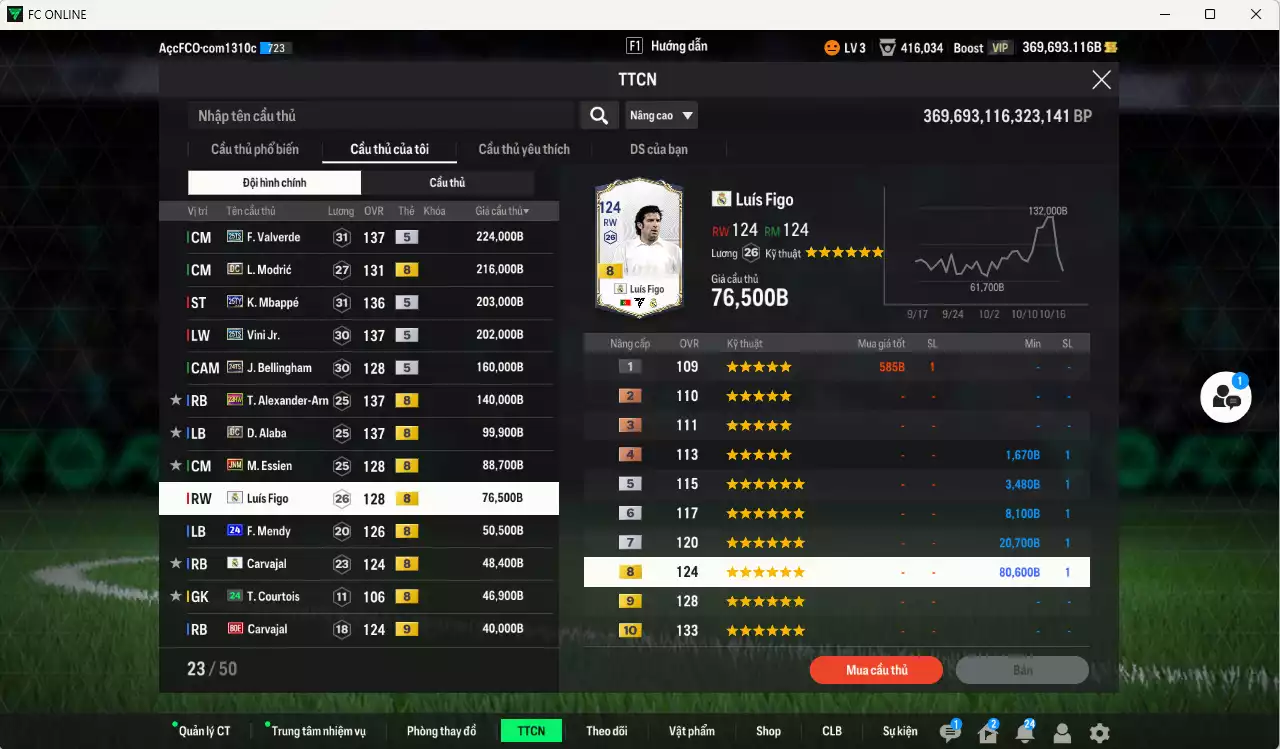Image resolution: width=1280 pixels, height=749 pixels.
Task: Go to the Sự kiện events menu
Action: [900, 731]
